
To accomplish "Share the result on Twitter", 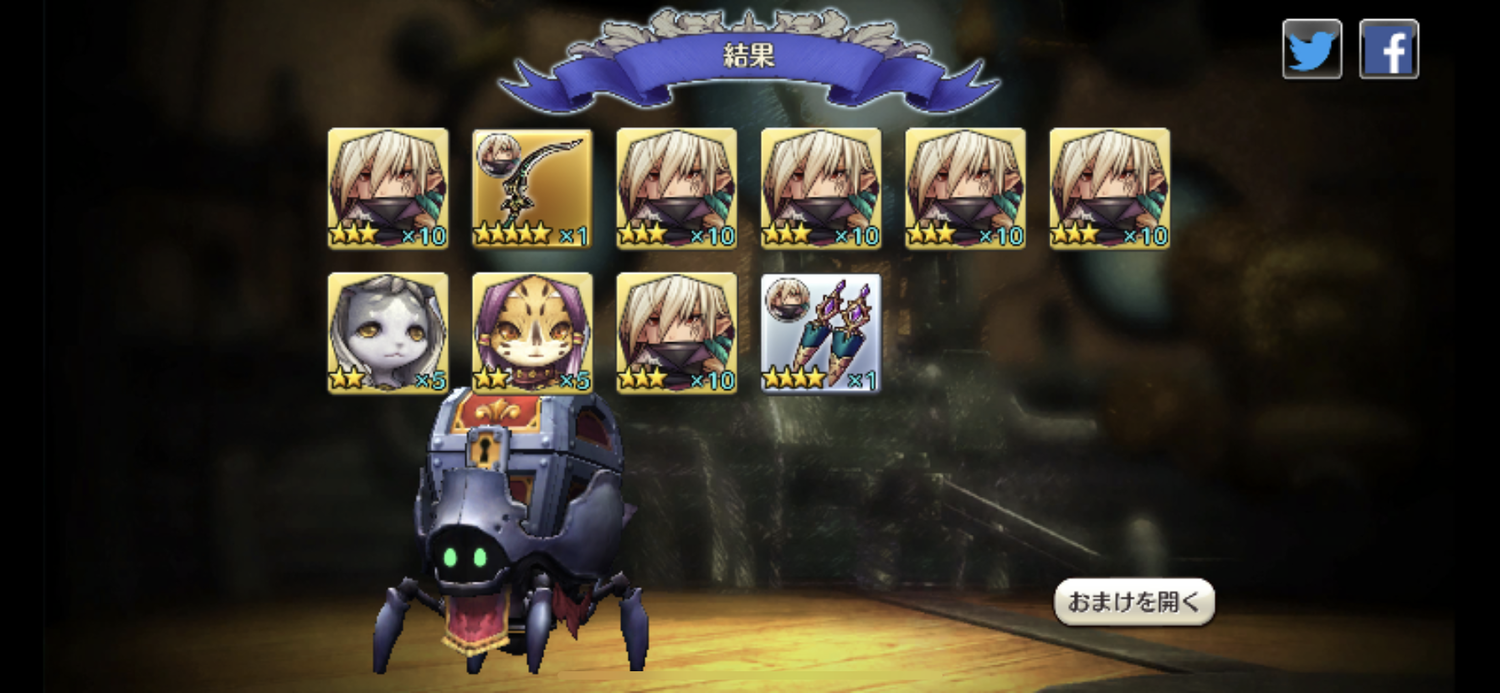I will [x=1312, y=49].
